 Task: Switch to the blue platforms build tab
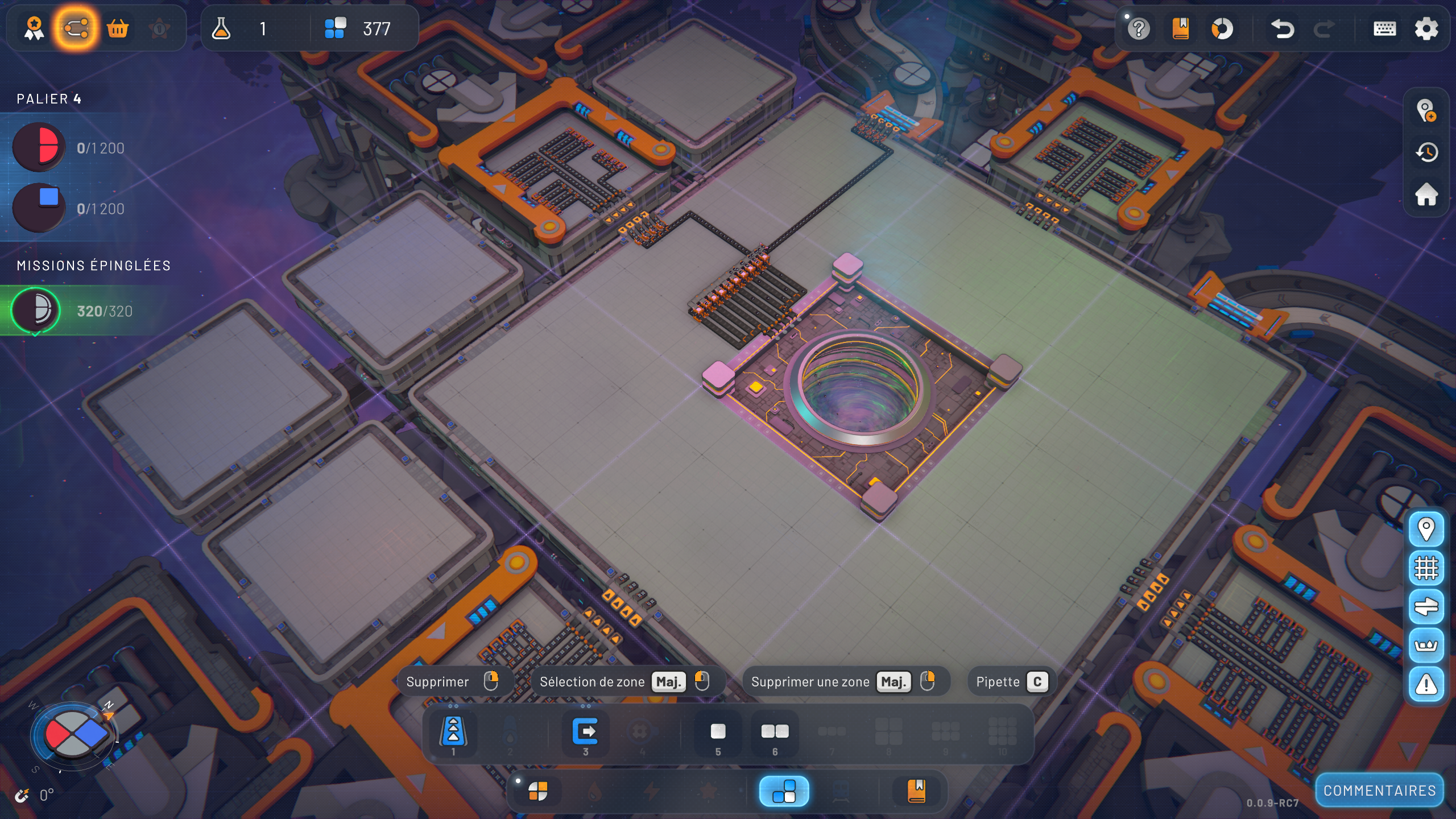pyautogui.click(x=784, y=791)
